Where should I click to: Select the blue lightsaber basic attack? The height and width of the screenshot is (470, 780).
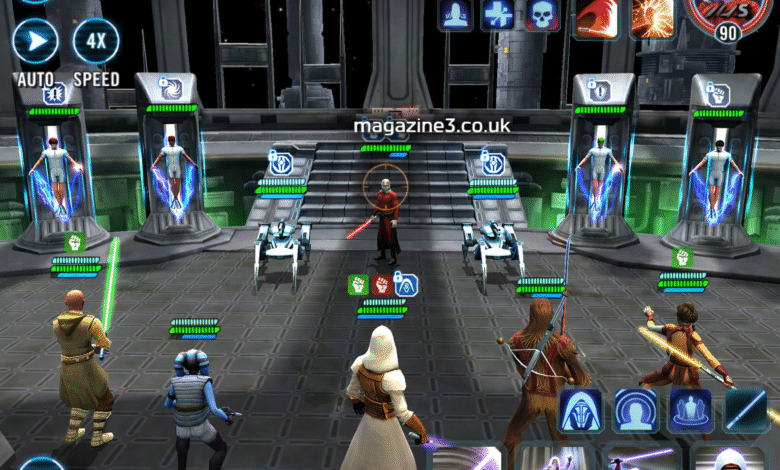pos(746,410)
